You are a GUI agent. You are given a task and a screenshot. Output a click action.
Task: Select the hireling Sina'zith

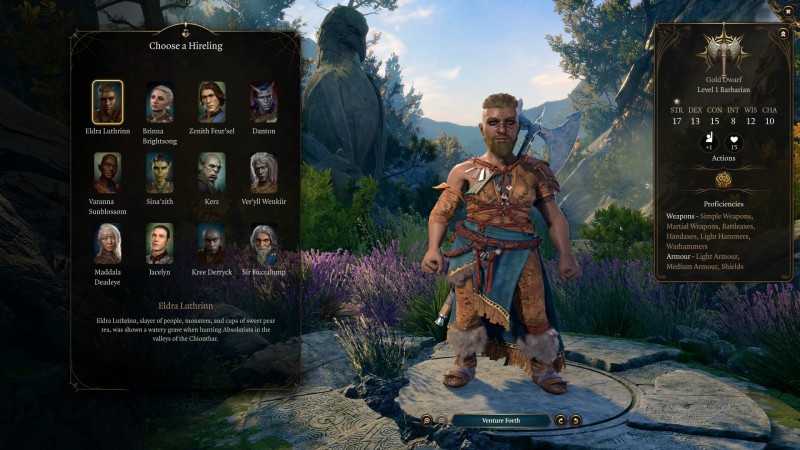coord(159,172)
